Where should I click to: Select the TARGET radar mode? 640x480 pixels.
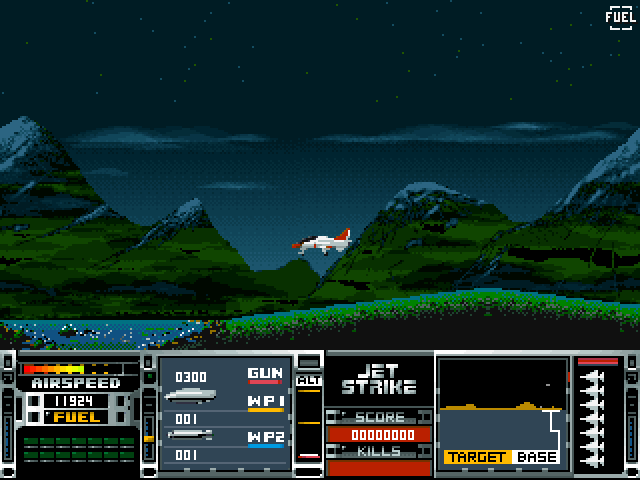pyautogui.click(x=477, y=457)
